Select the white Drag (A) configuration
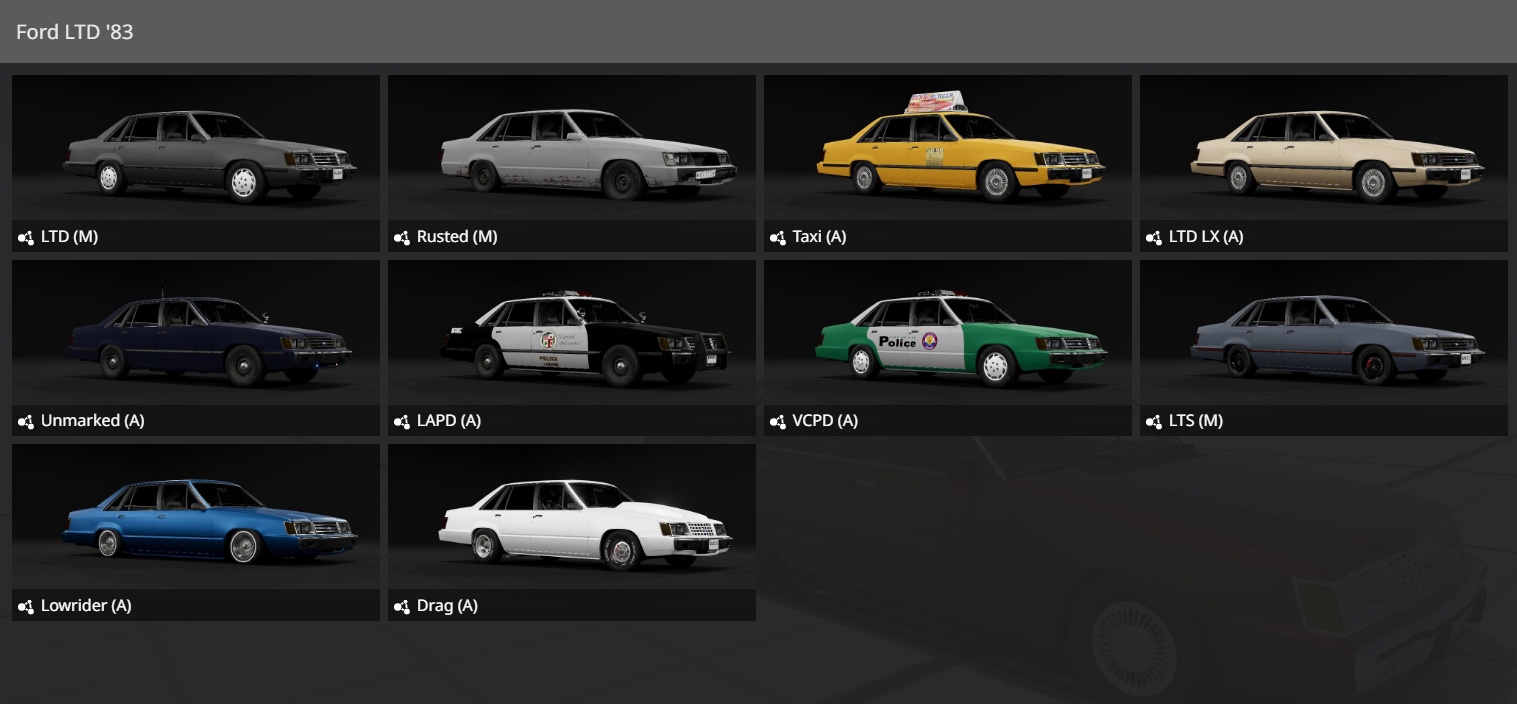 pos(572,531)
